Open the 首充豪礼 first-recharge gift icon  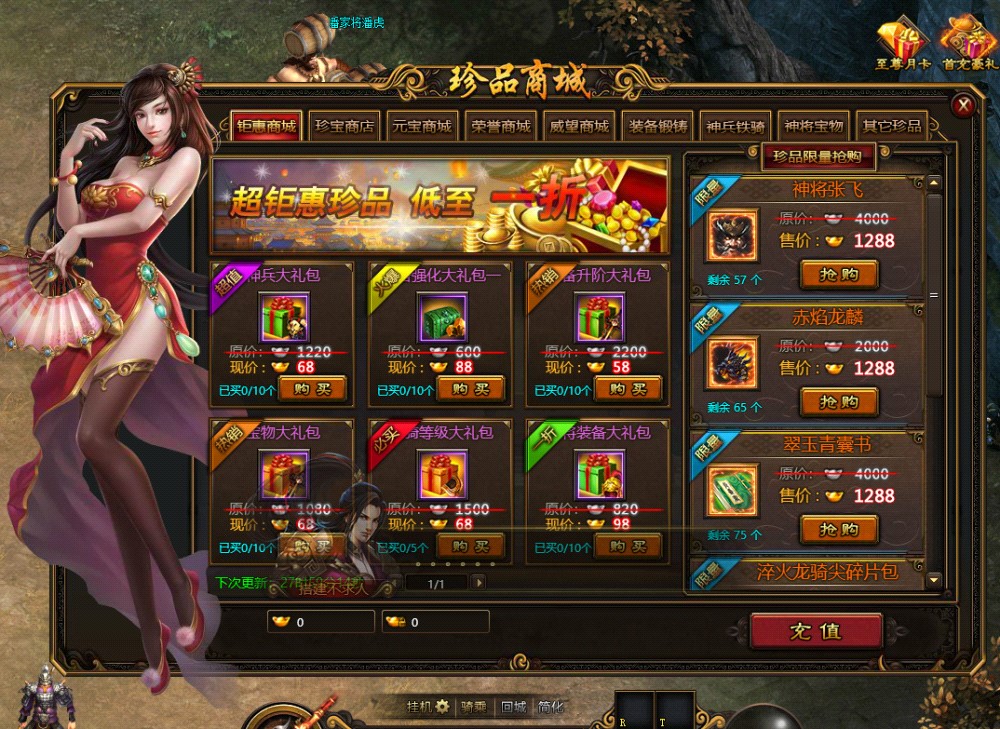968,42
